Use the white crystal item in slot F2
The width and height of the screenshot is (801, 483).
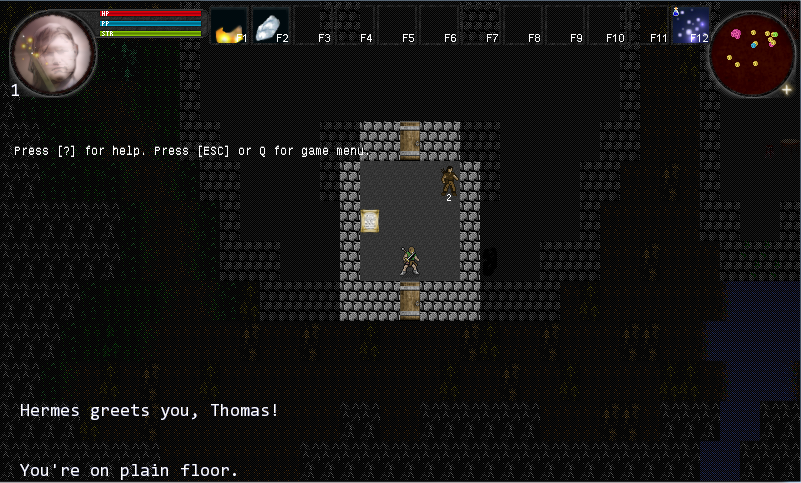coord(270,27)
